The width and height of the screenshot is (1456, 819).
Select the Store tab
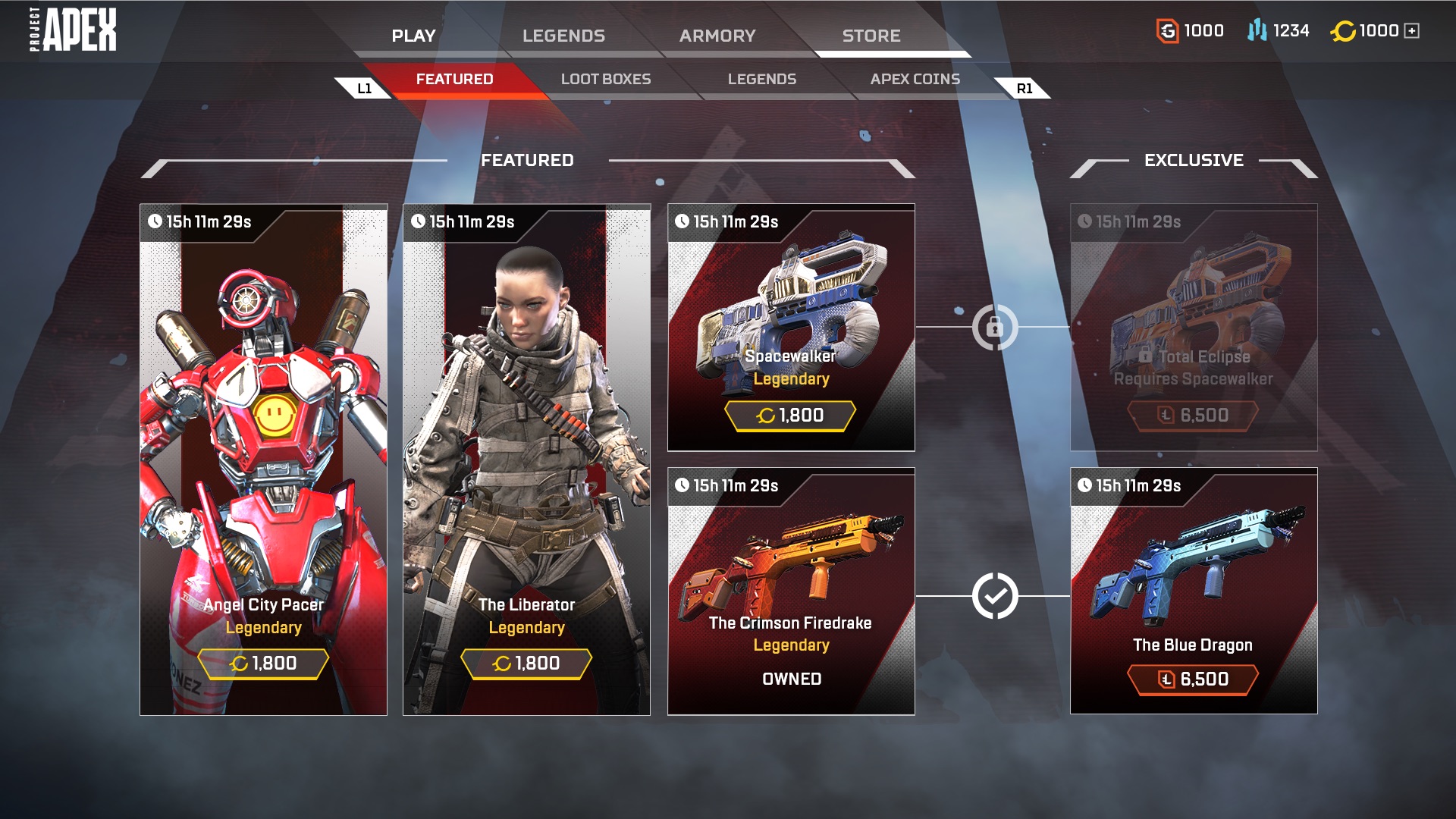871,36
